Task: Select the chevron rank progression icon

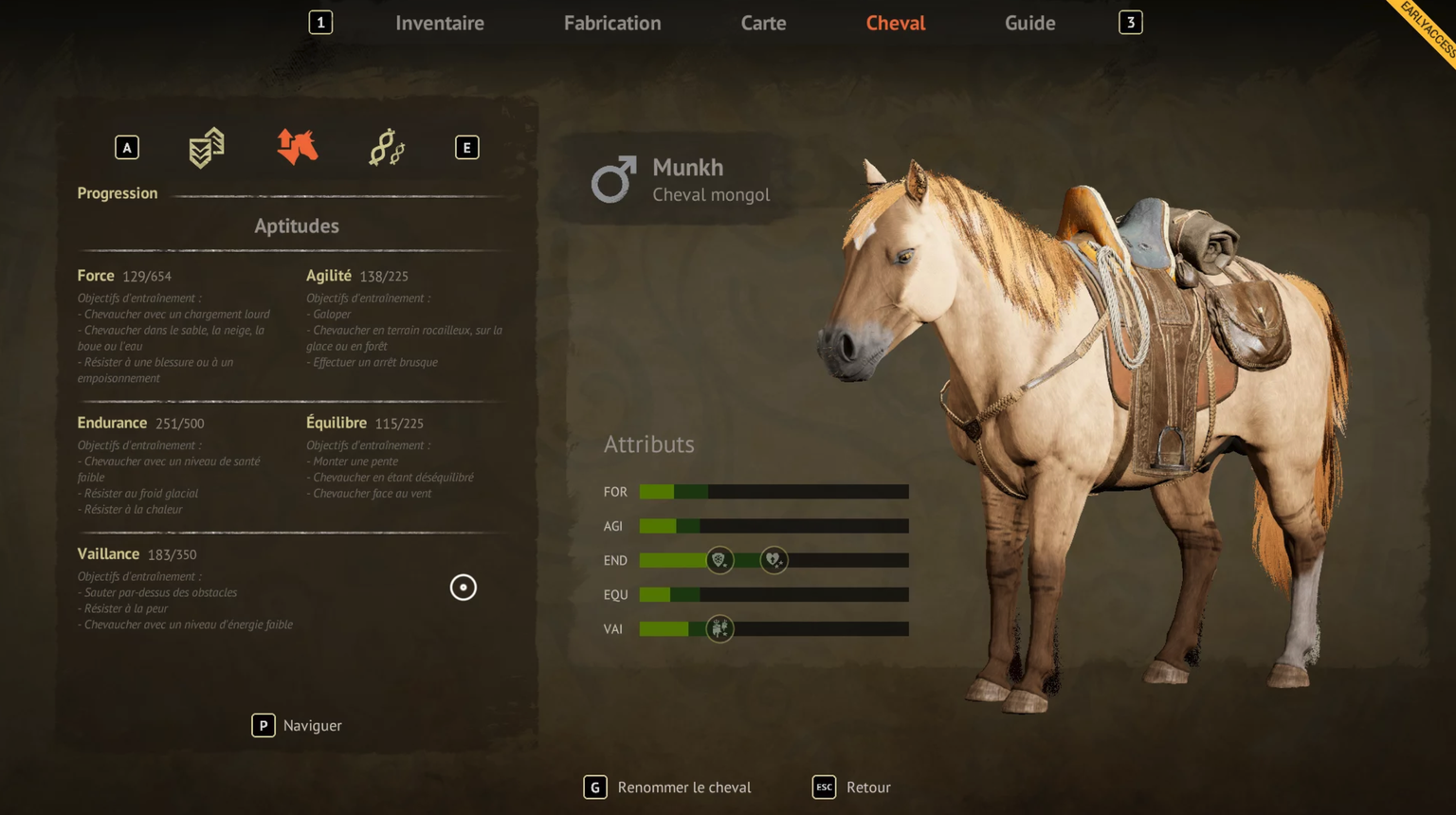Action: point(207,148)
